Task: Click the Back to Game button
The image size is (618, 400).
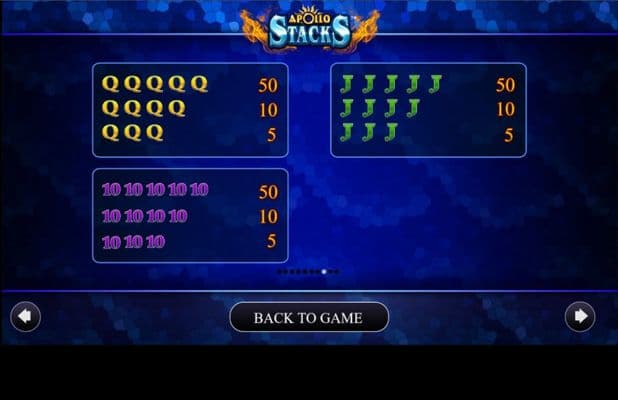Action: (x=308, y=318)
